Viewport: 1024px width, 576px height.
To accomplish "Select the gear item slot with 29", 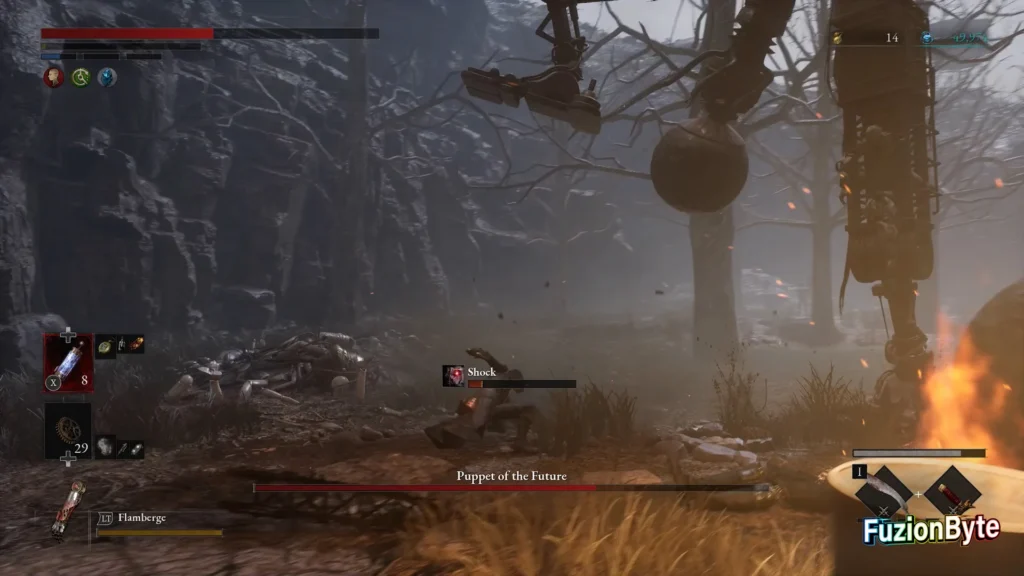I will click(68, 430).
